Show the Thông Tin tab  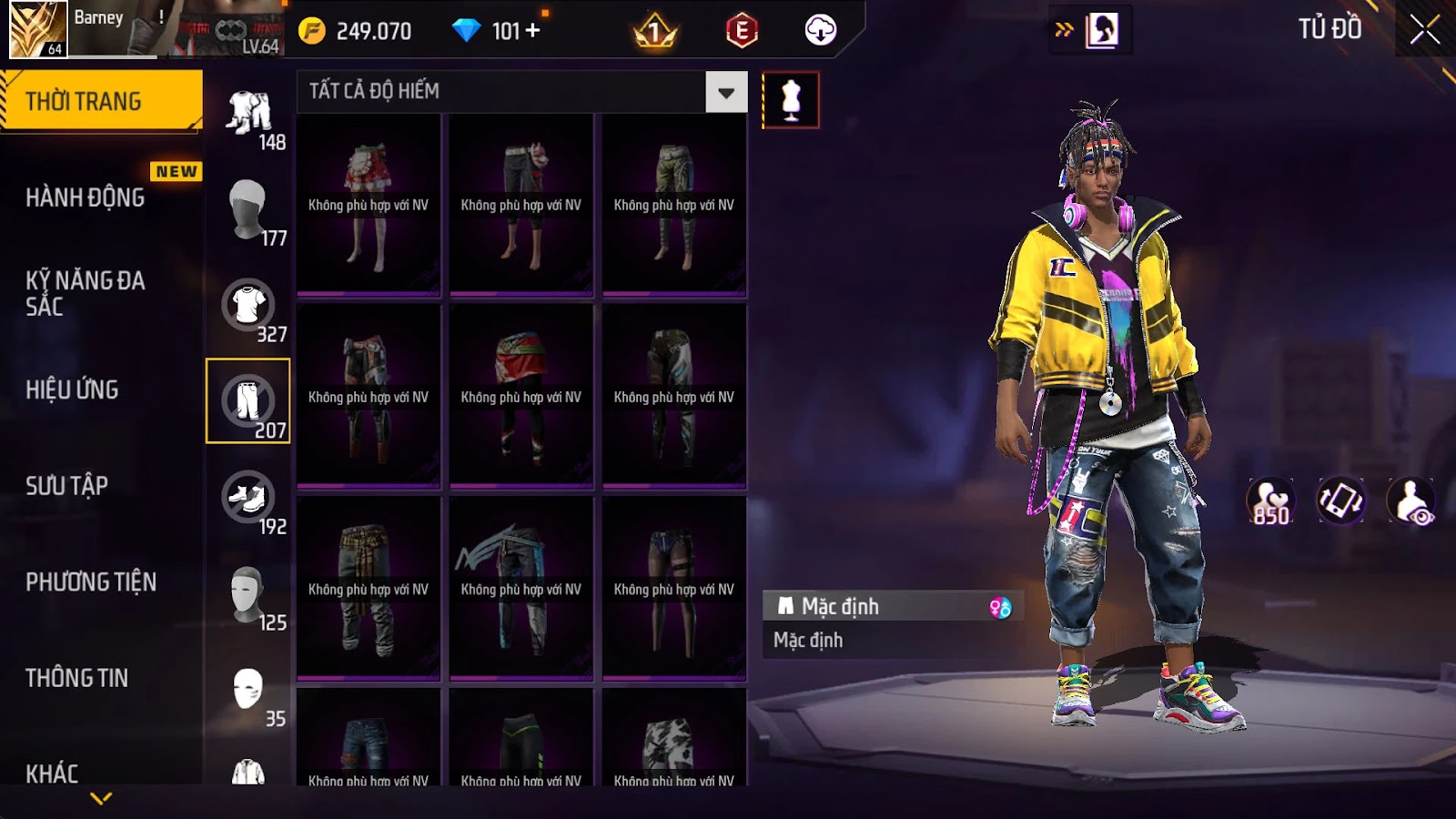point(77,678)
